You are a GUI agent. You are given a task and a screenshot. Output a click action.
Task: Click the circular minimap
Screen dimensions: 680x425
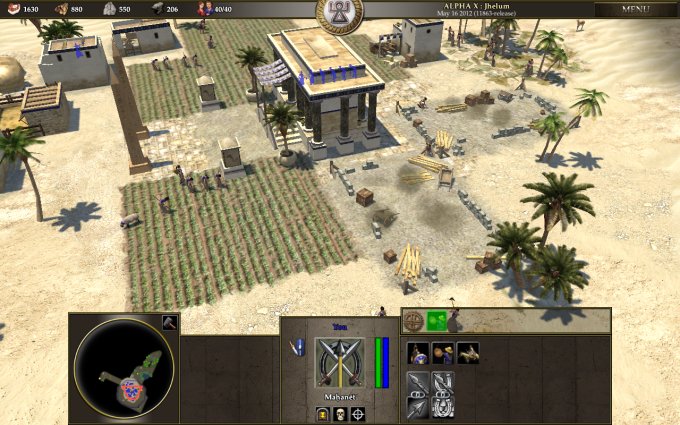(124, 367)
